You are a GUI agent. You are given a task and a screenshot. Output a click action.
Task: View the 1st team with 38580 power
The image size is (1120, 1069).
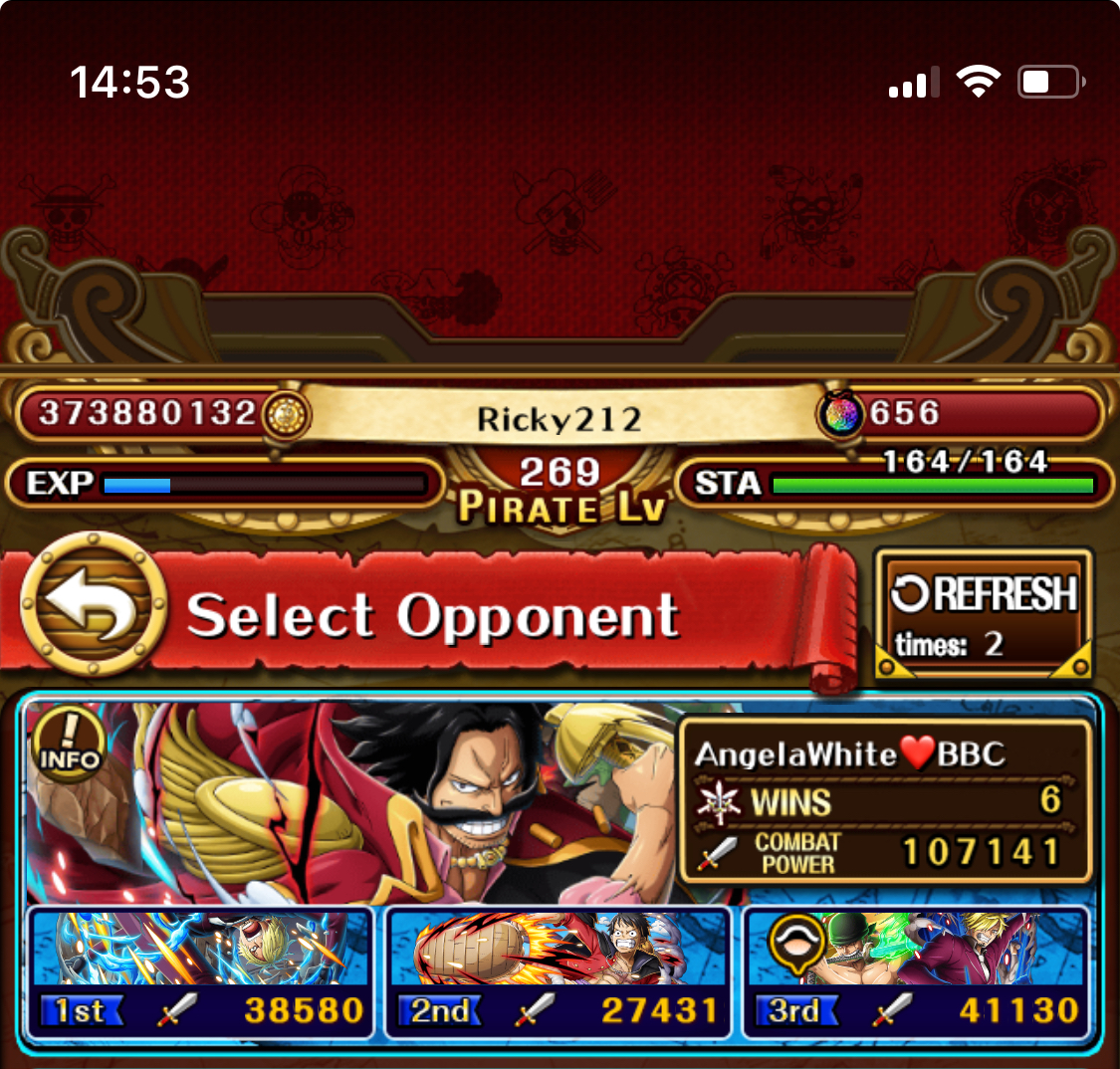click(x=201, y=971)
